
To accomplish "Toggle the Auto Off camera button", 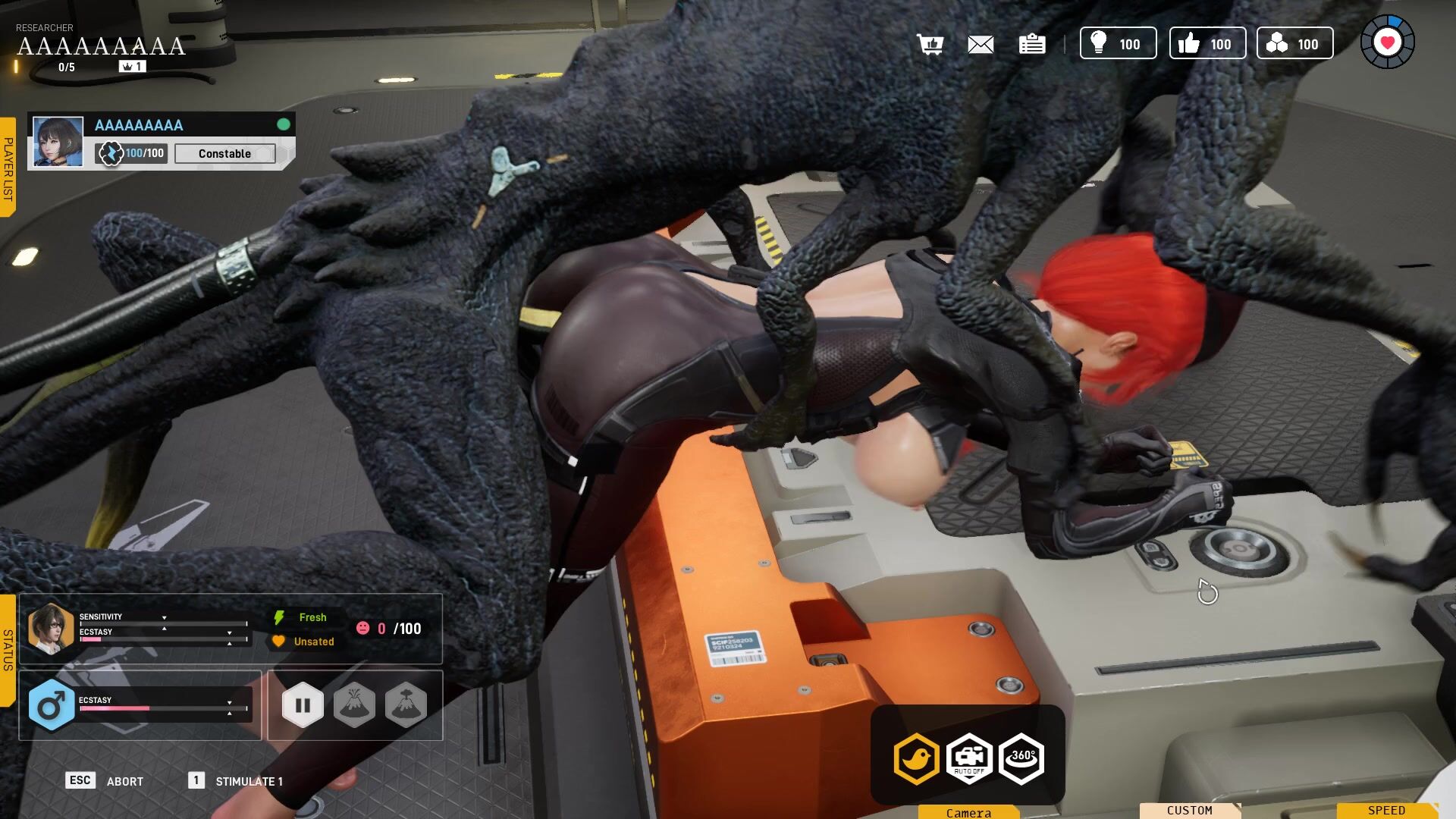I will point(969,758).
